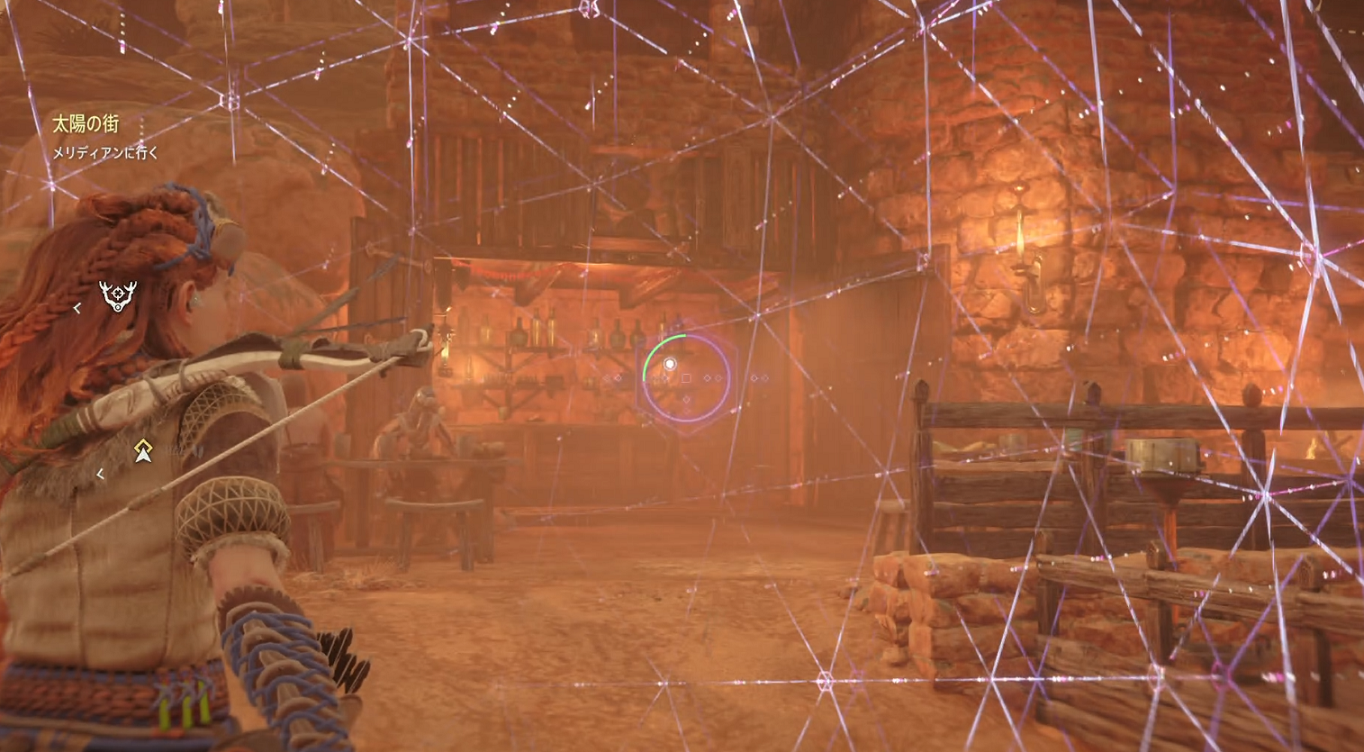
Task: Click the yellow diamond quest waypoint marker
Action: (143, 451)
